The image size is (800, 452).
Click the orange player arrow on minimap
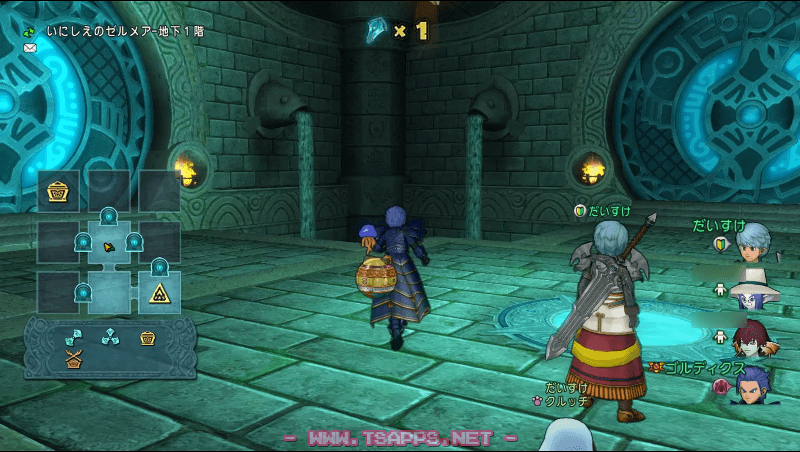coord(108,245)
